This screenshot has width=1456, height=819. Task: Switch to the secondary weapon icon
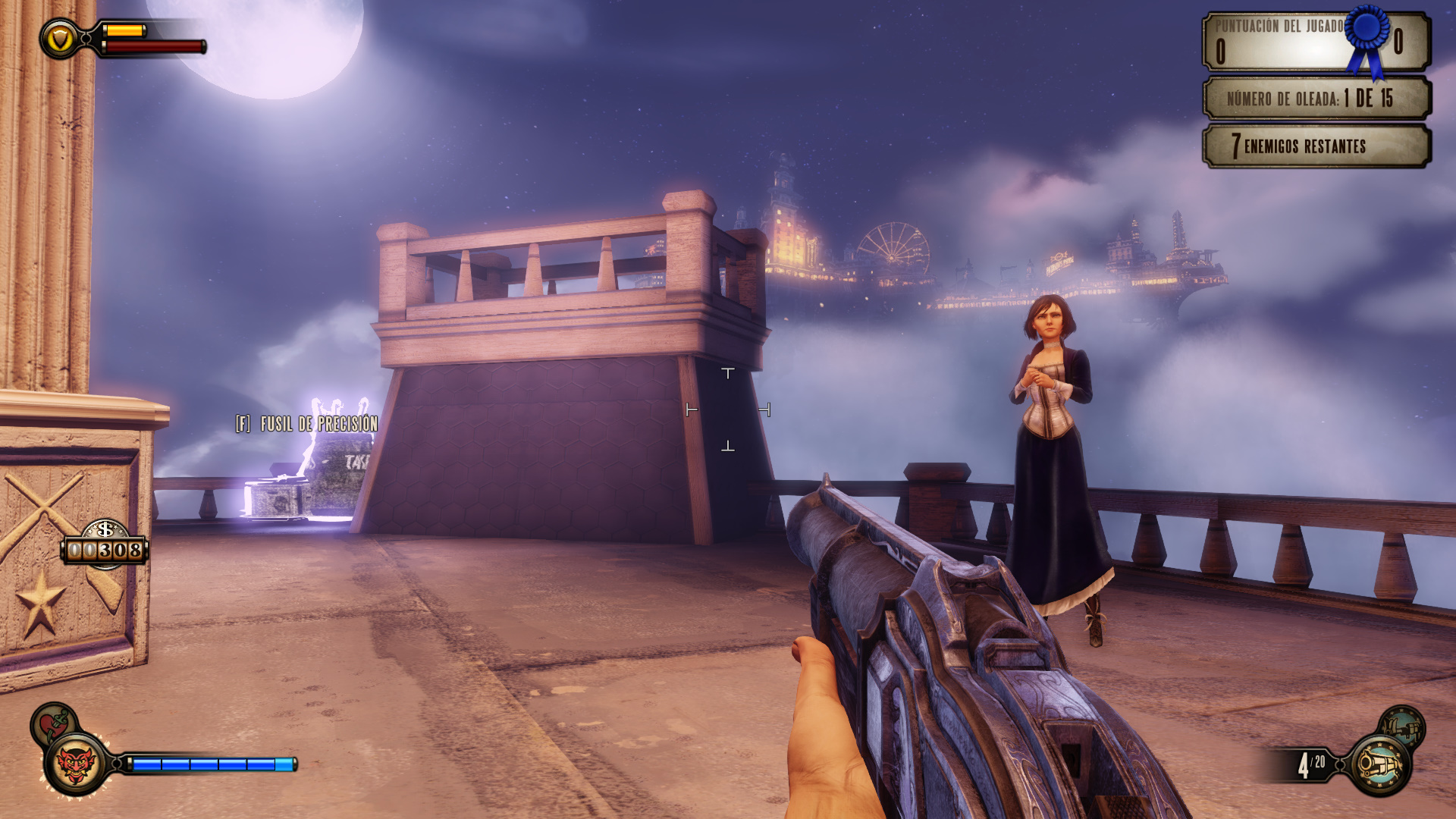point(1402,727)
